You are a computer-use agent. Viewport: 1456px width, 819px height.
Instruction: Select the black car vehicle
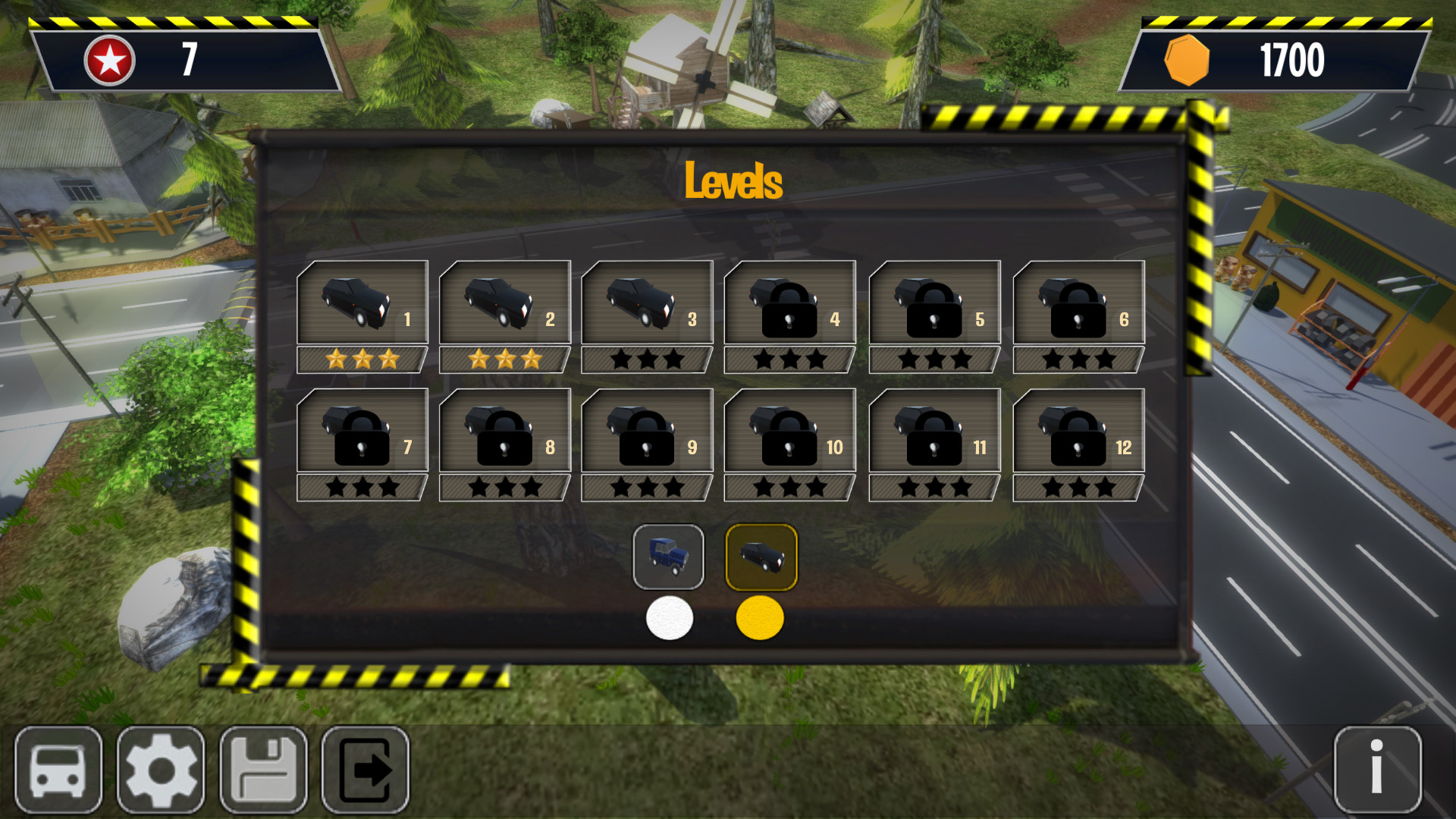[761, 557]
